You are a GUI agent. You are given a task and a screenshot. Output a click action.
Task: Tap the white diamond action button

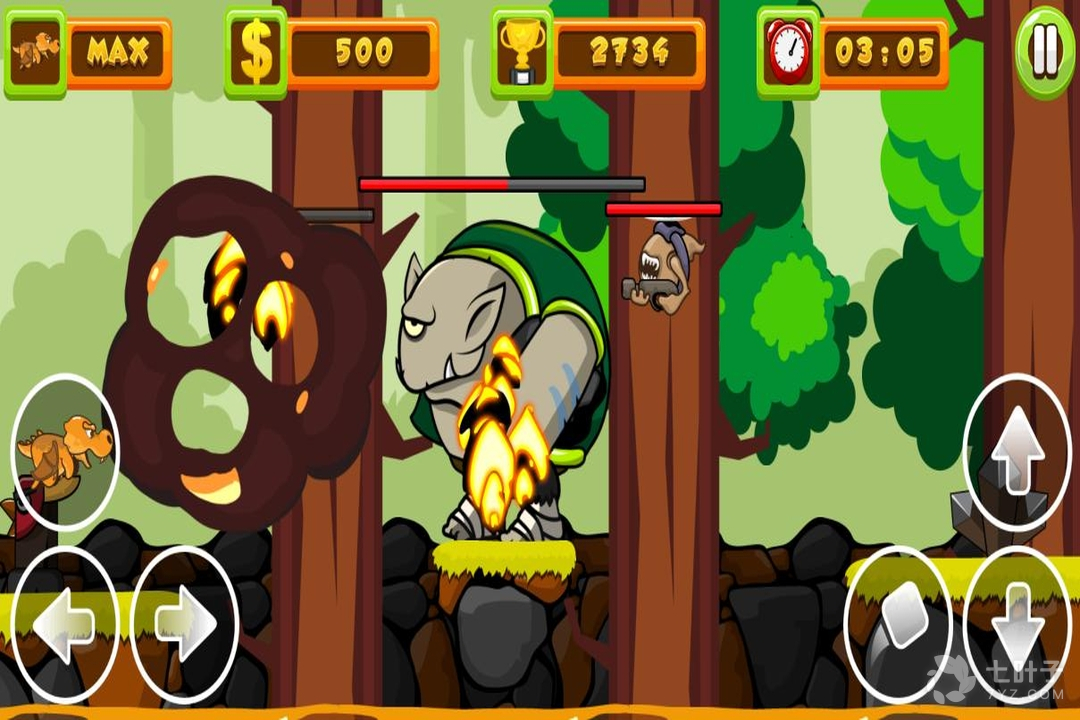coord(898,612)
